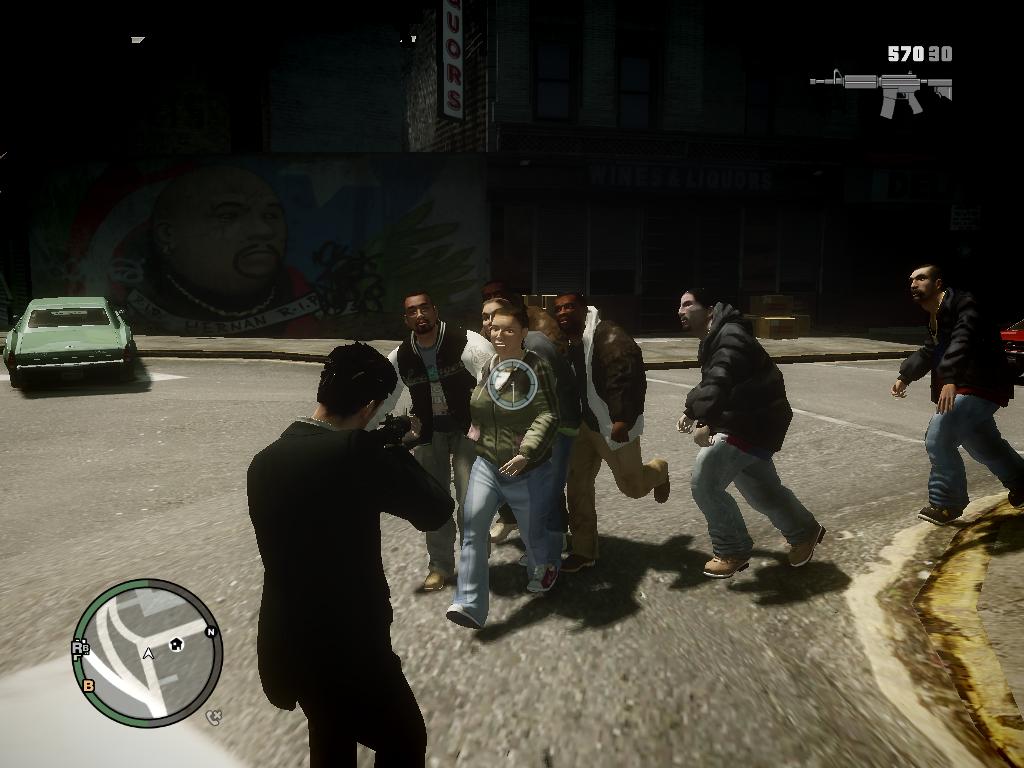
Task: Click the orange B blip on the radar
Action: pyautogui.click(x=89, y=685)
